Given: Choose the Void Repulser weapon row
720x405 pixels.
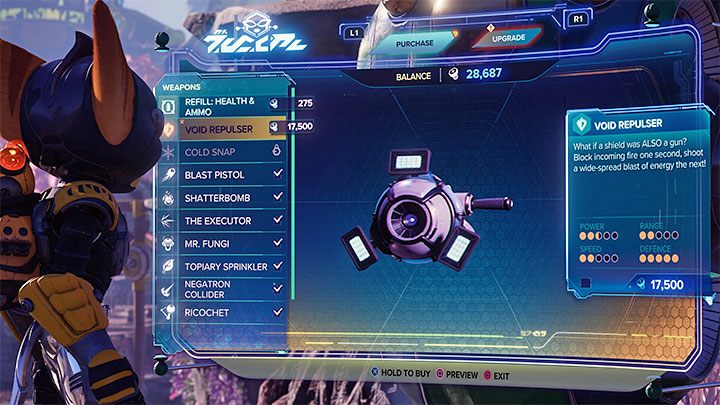Looking at the screenshot, I should (223, 128).
